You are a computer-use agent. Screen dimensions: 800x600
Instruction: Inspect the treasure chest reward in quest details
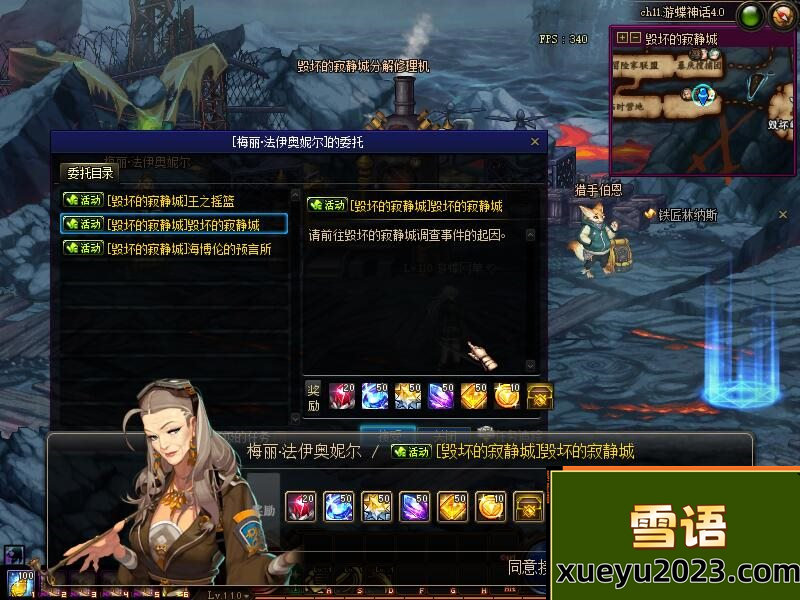click(540, 395)
